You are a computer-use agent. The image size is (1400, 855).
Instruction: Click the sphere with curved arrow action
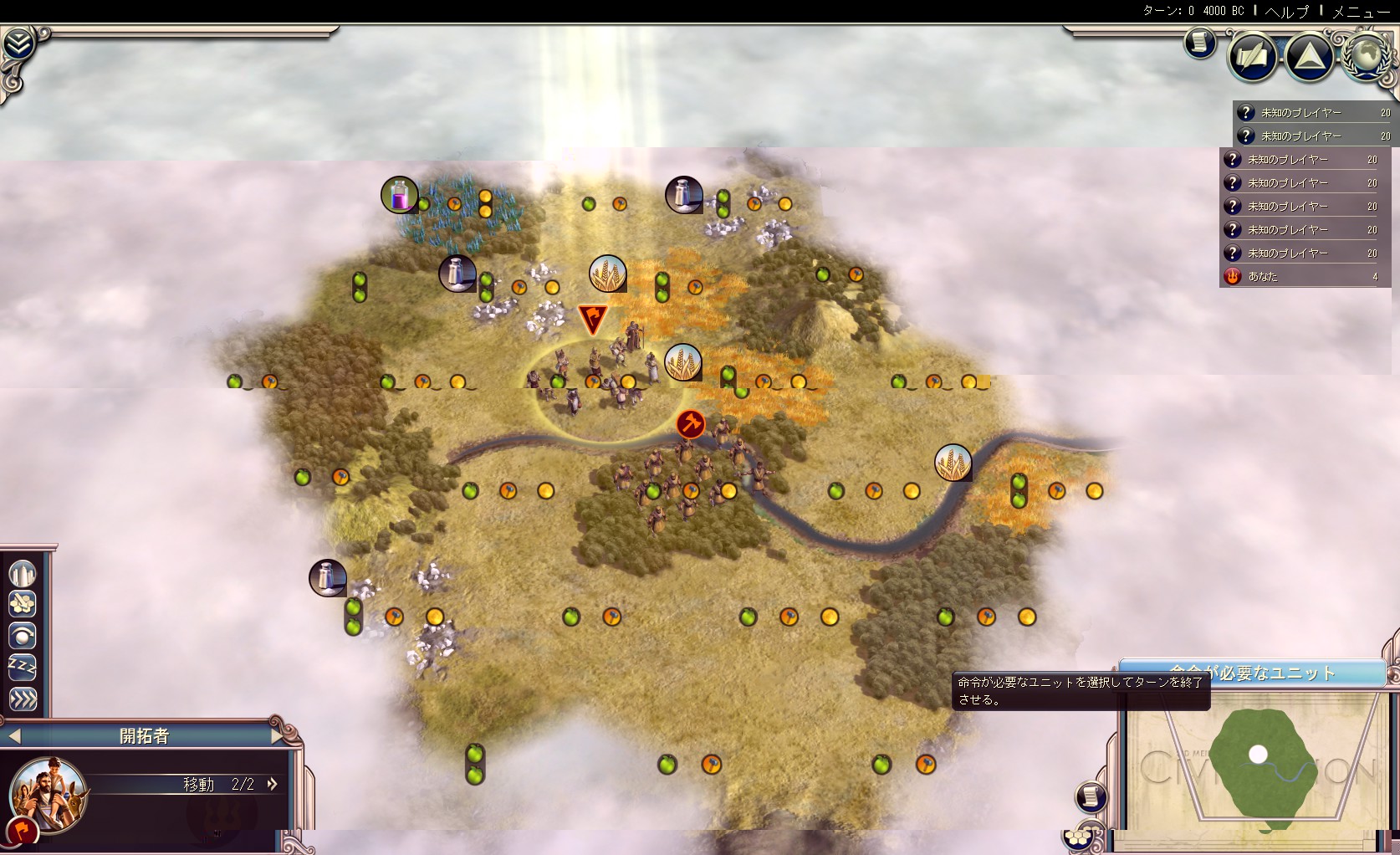(x=23, y=636)
